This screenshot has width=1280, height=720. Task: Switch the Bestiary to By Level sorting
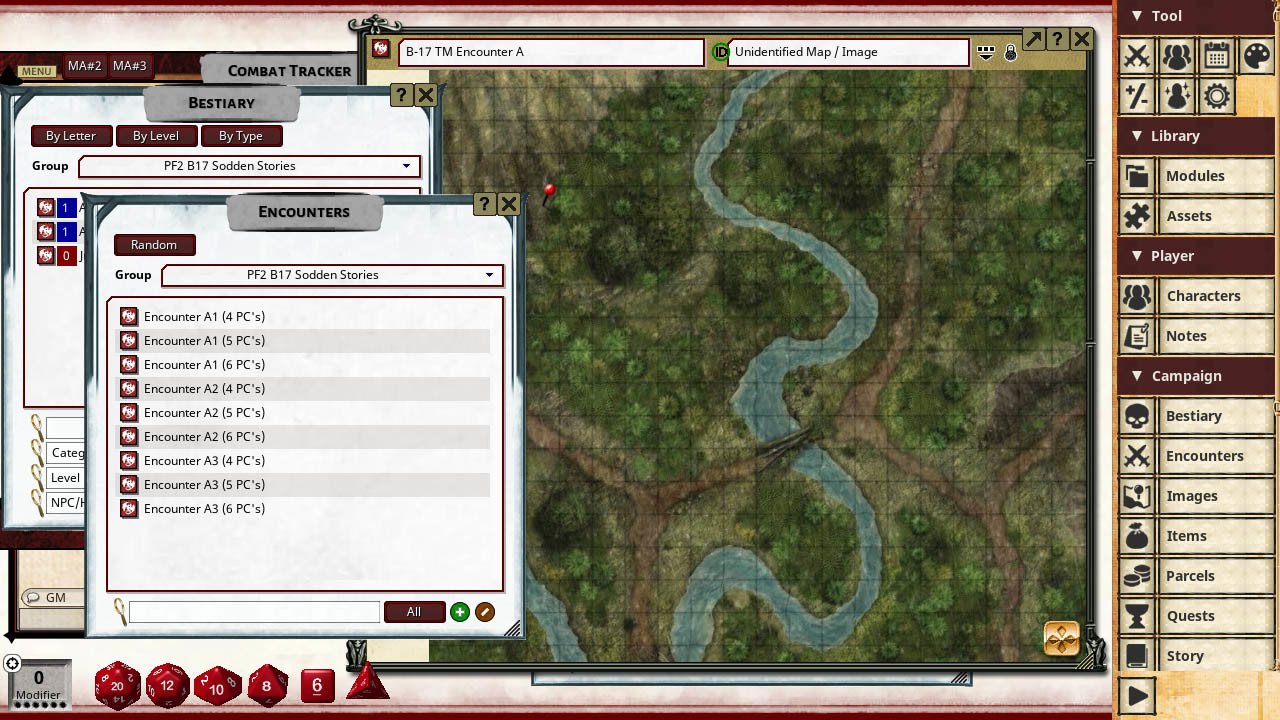[156, 136]
